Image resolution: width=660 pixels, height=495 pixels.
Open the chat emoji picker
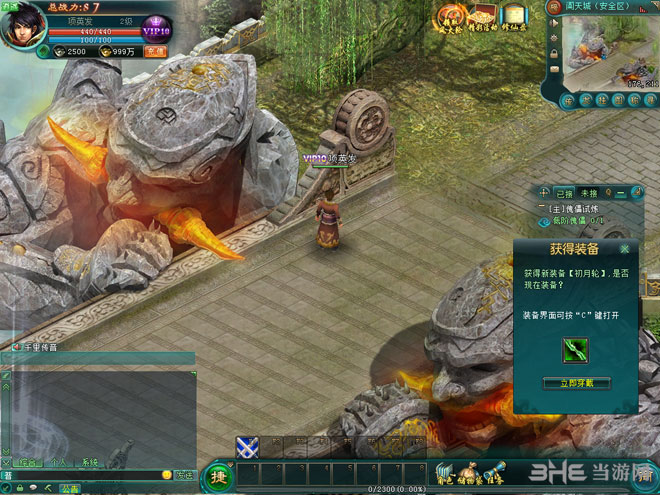click(167, 475)
